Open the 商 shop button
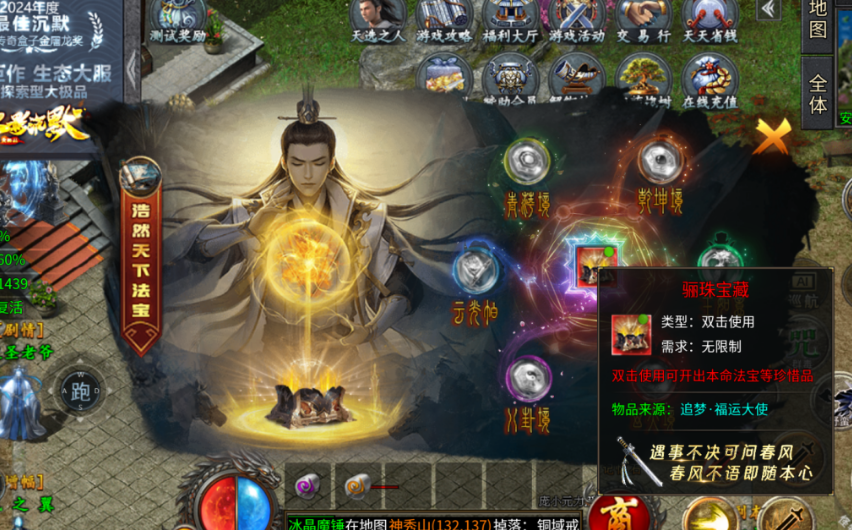Screen dimensions: 852x530 (x=612, y=513)
